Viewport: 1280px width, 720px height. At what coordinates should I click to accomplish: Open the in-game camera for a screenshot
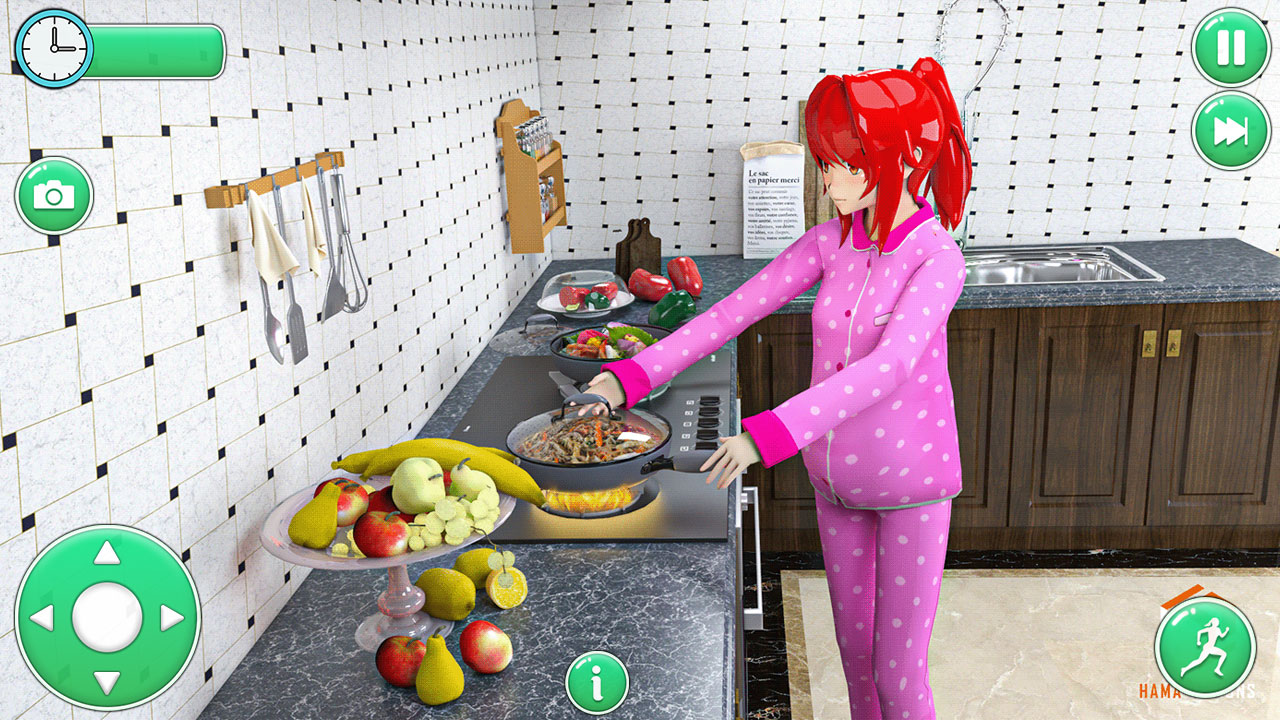55,194
